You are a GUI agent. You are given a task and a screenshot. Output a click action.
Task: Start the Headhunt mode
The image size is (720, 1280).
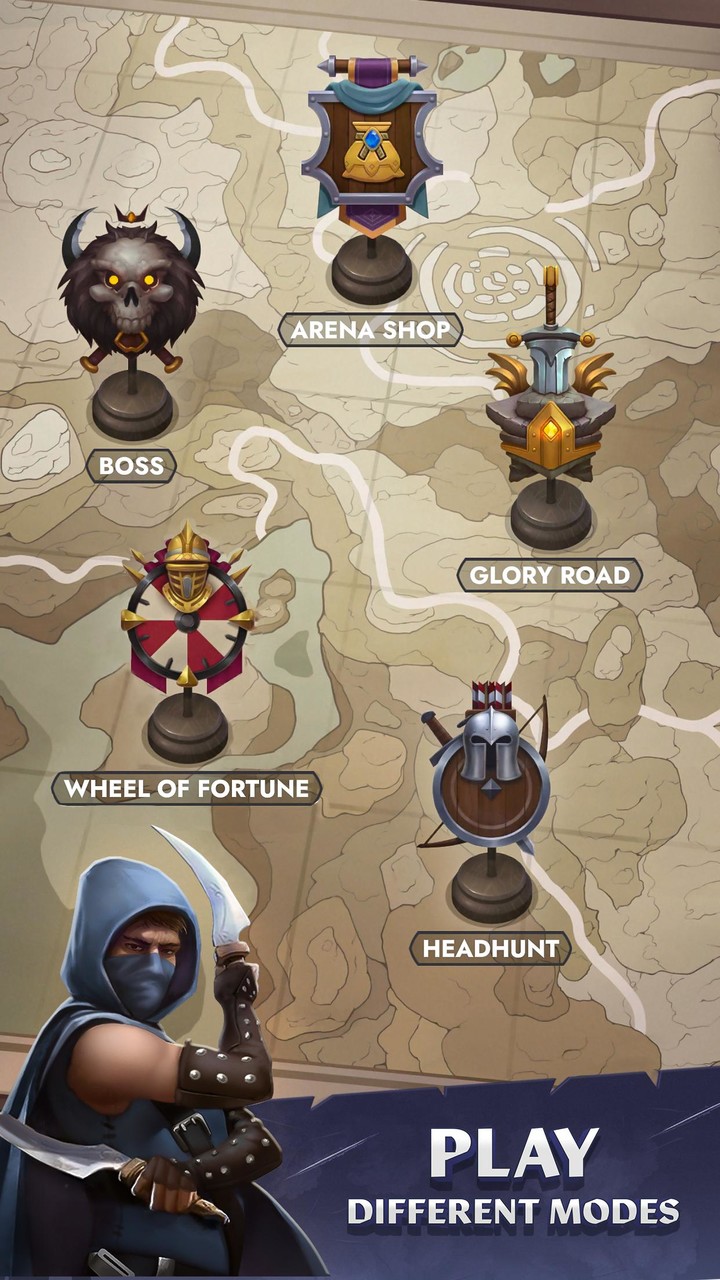coord(490,948)
